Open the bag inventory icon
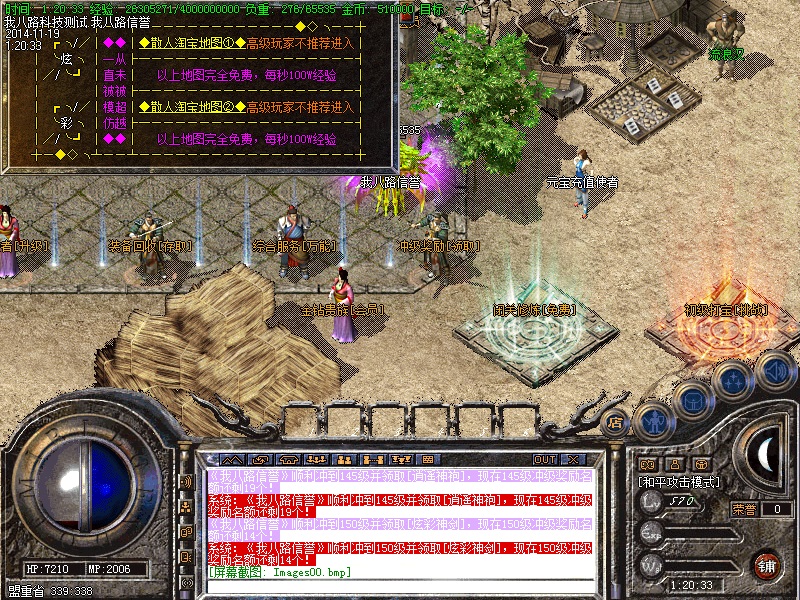The height and width of the screenshot is (600, 800). coord(693,400)
